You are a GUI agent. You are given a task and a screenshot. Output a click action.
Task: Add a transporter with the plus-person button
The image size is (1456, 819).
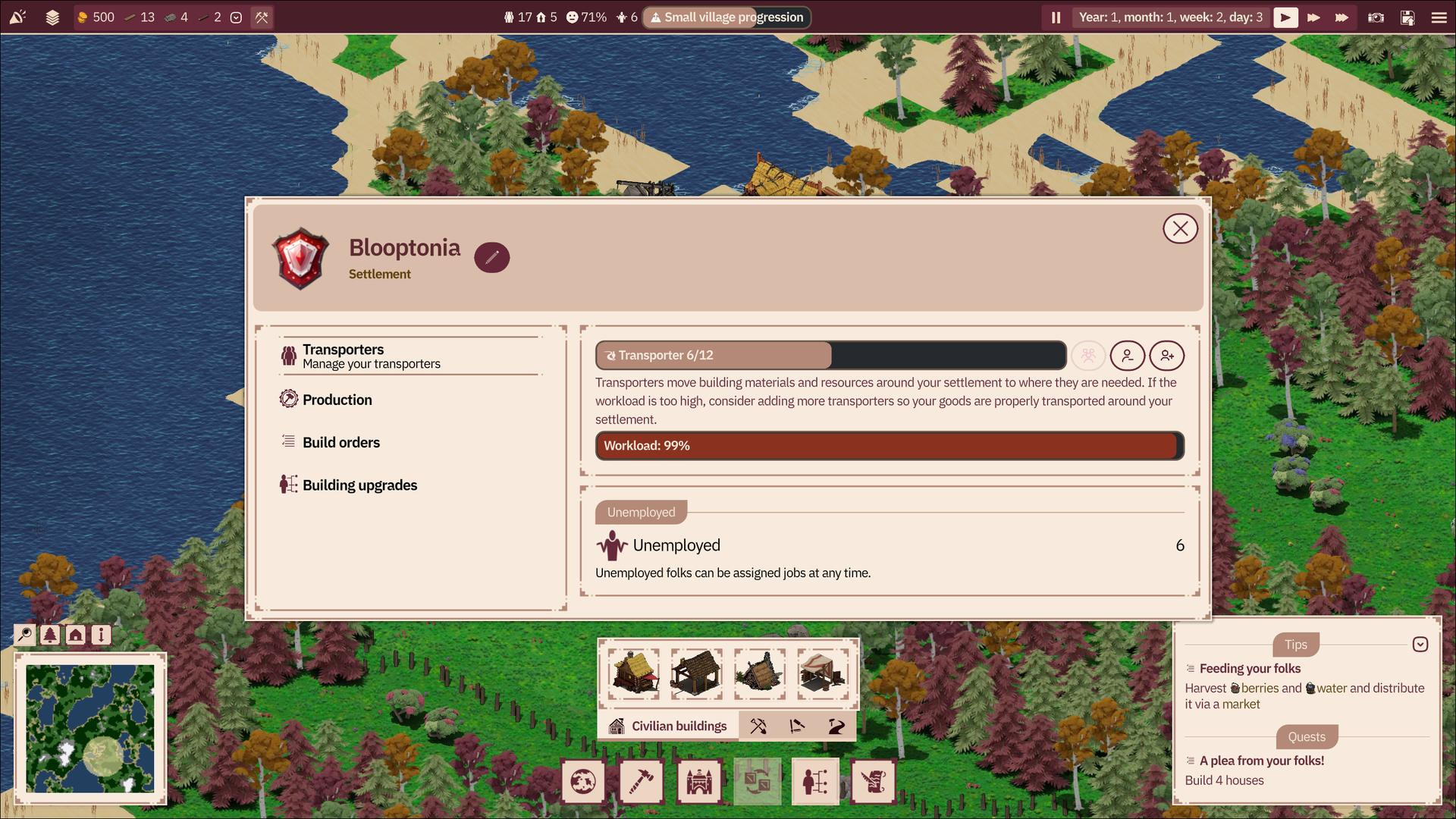tap(1166, 356)
